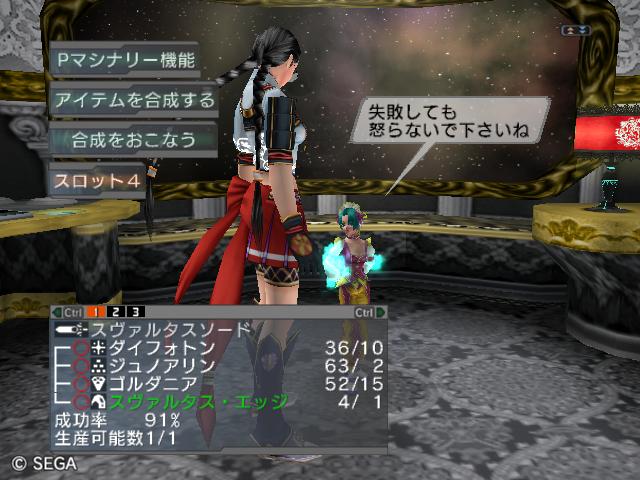Select the 合成をおこなう option
Image resolution: width=640 pixels, height=480 pixels.
[134, 138]
